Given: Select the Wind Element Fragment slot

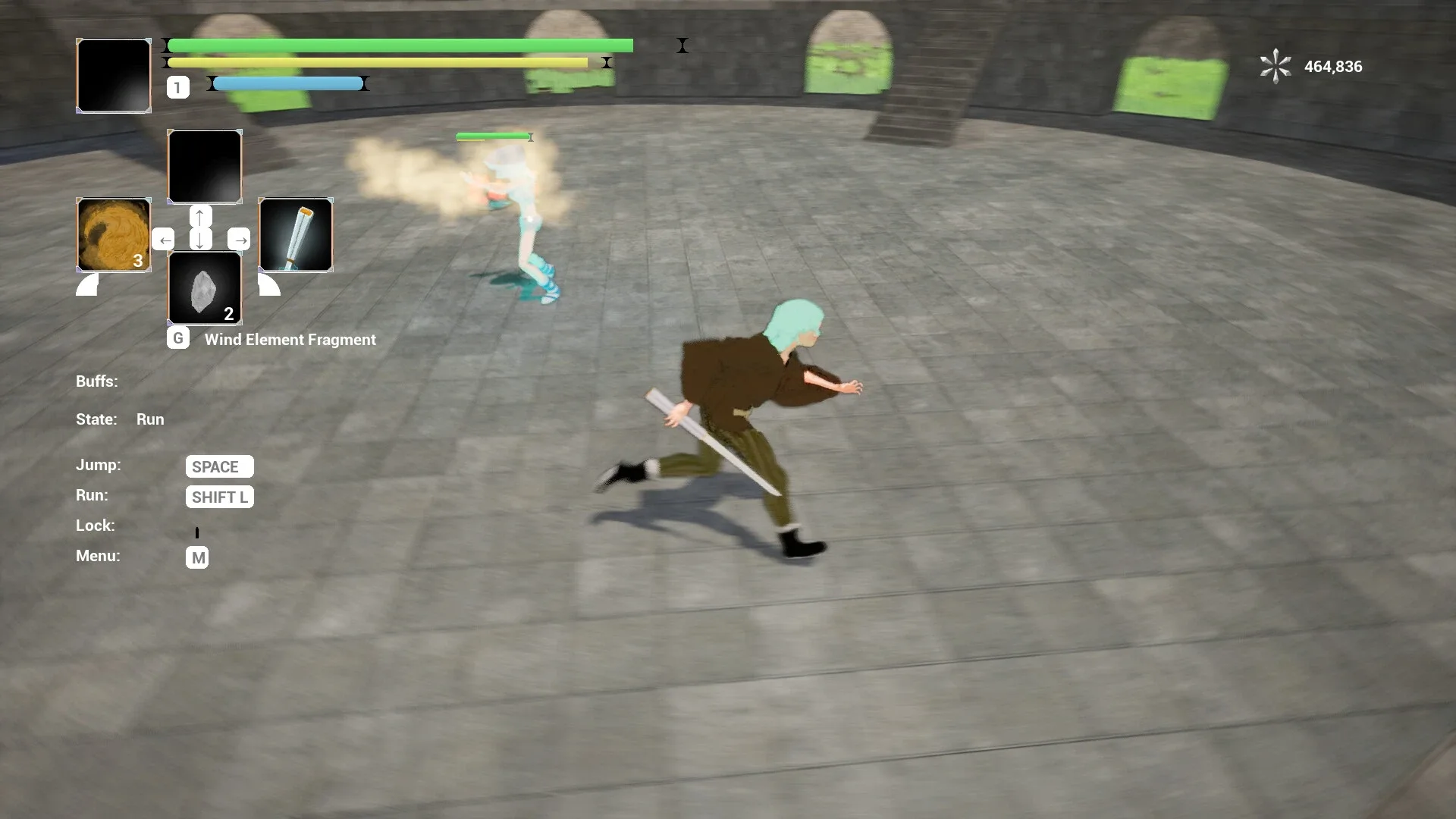Looking at the screenshot, I should [204, 288].
